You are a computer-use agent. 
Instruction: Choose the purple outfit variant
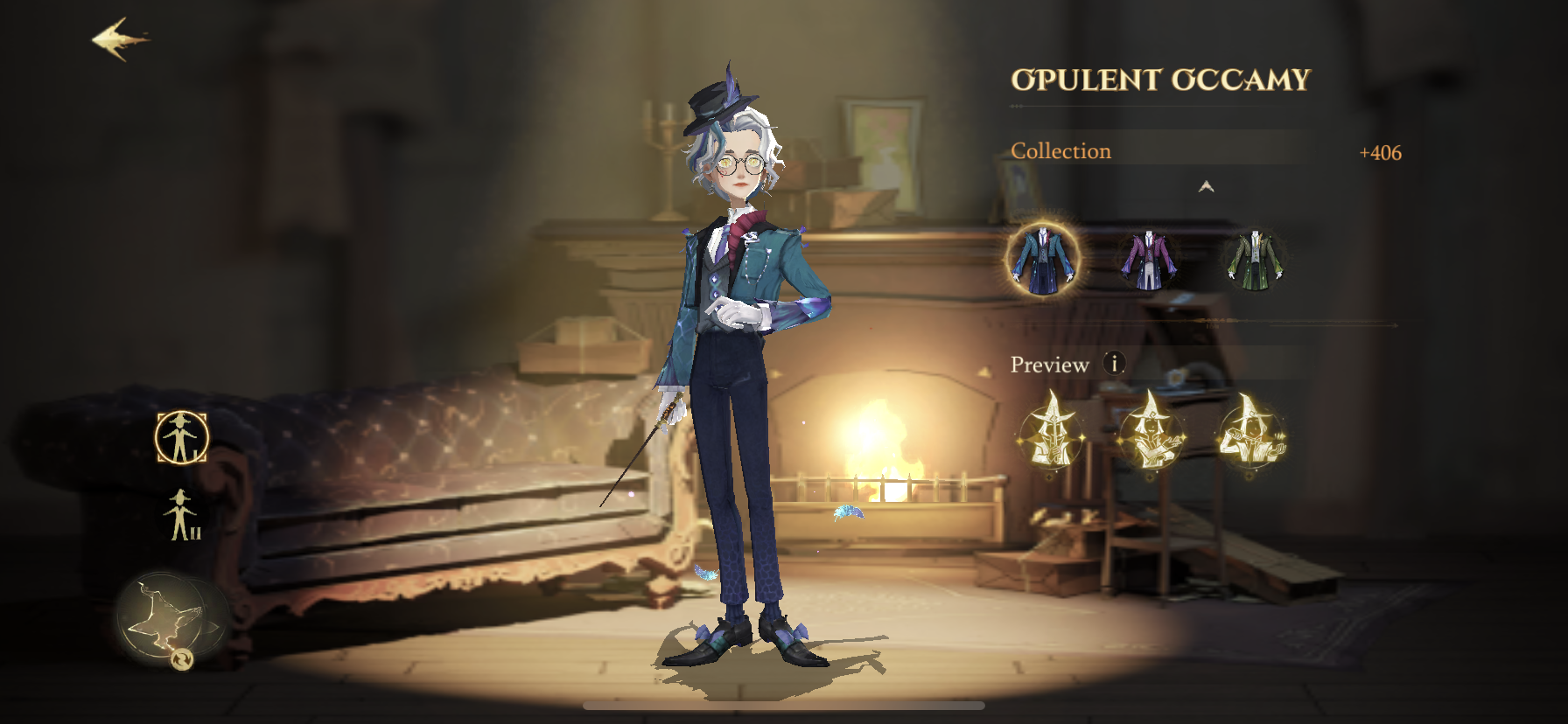tap(1148, 259)
